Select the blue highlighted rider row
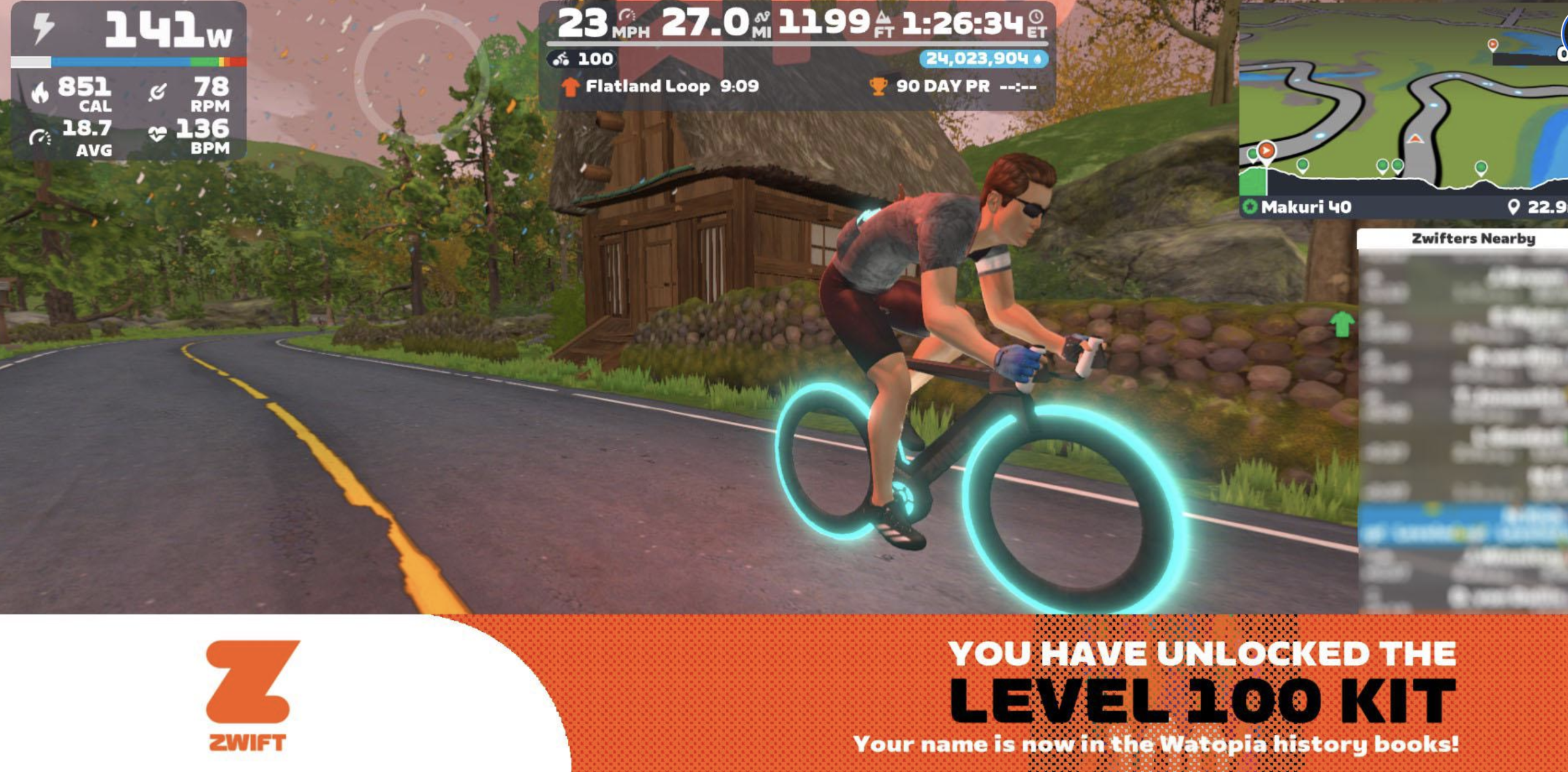Screen dimensions: 1568x772 click(1463, 525)
